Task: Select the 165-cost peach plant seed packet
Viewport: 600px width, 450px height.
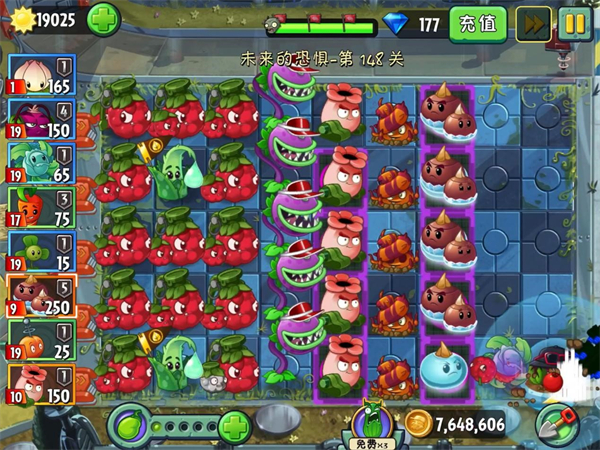Action: point(41,74)
